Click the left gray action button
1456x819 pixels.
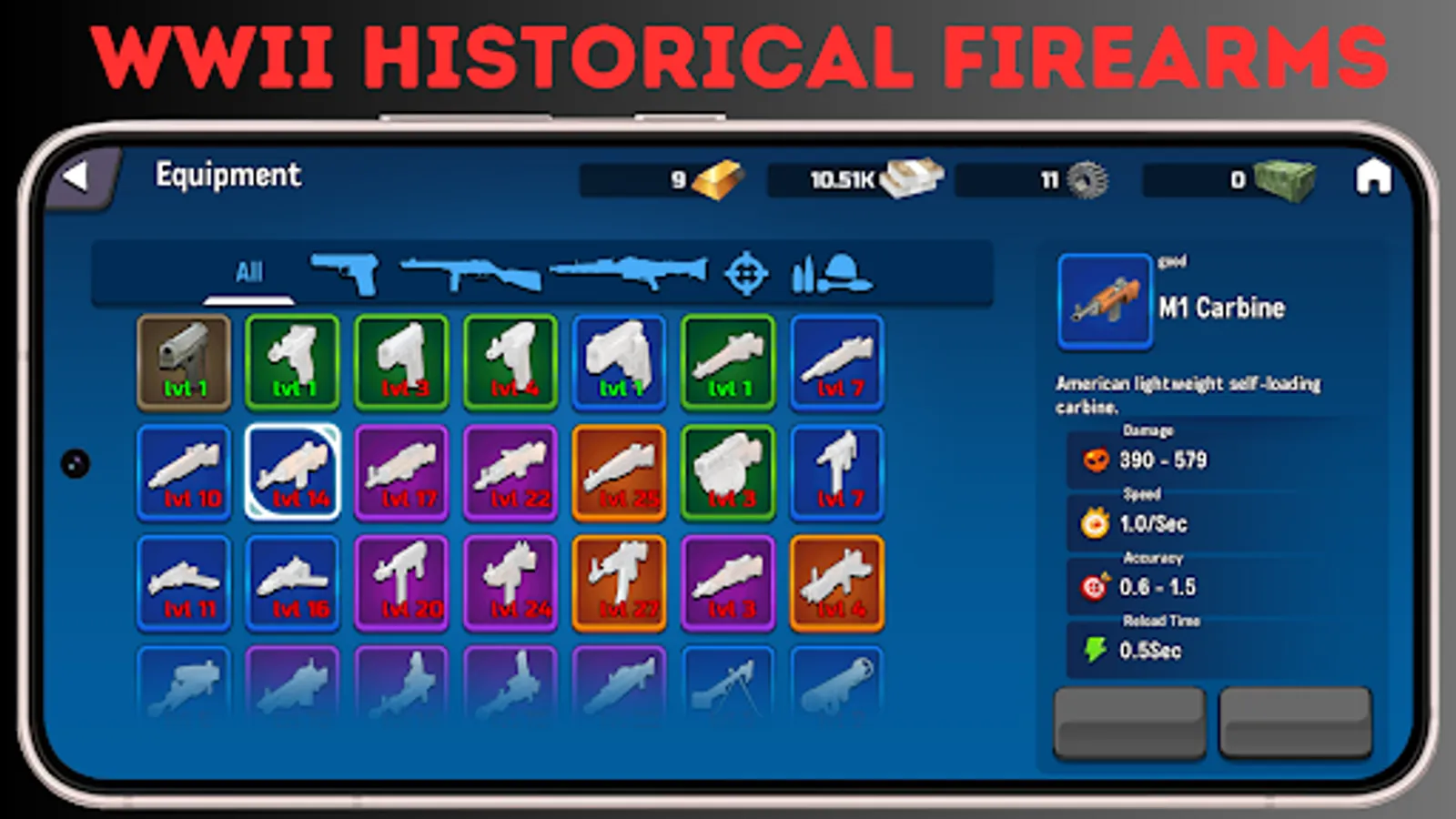coord(1128,723)
